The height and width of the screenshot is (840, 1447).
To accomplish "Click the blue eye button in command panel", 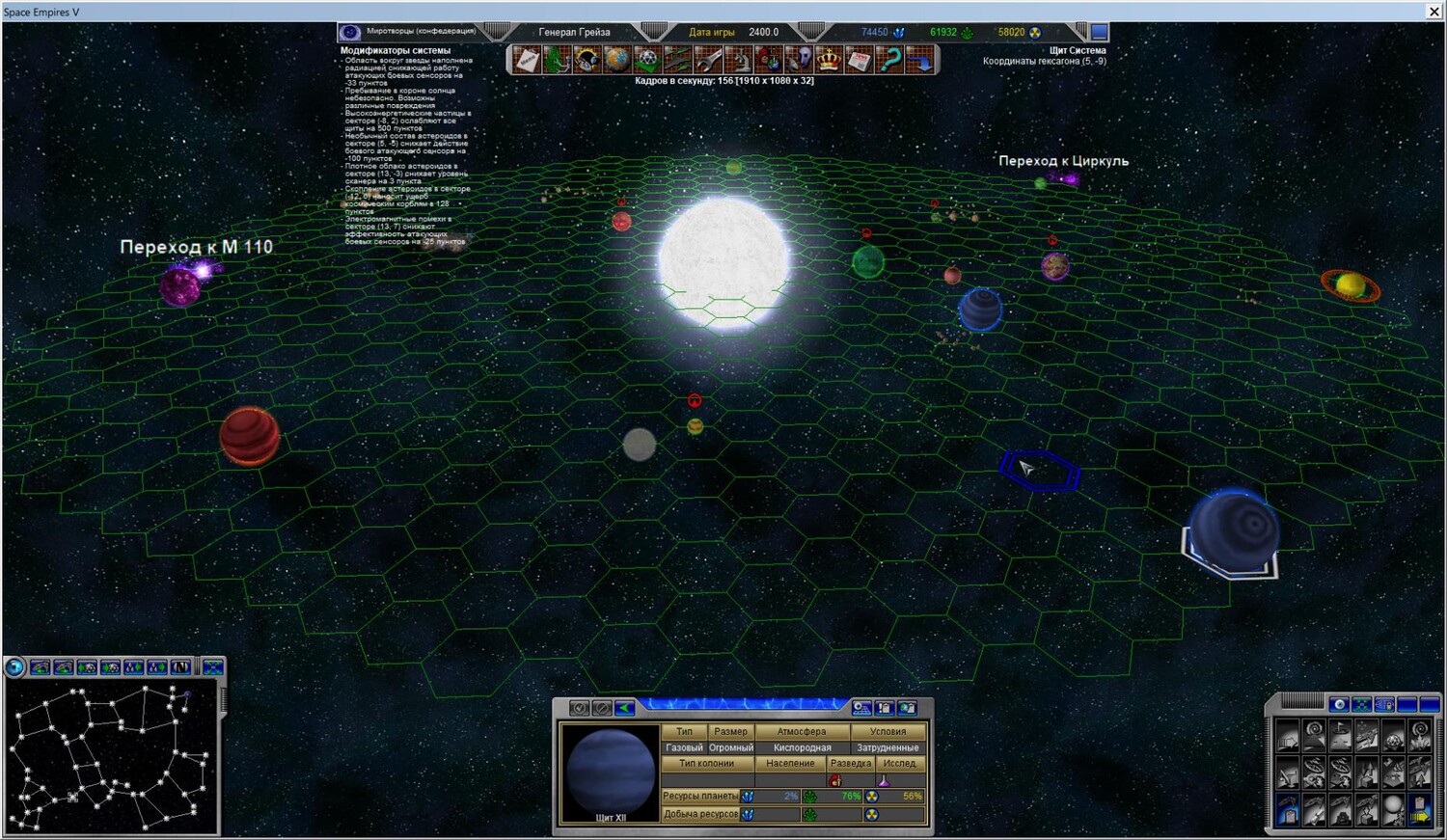I will pos(1338,705).
